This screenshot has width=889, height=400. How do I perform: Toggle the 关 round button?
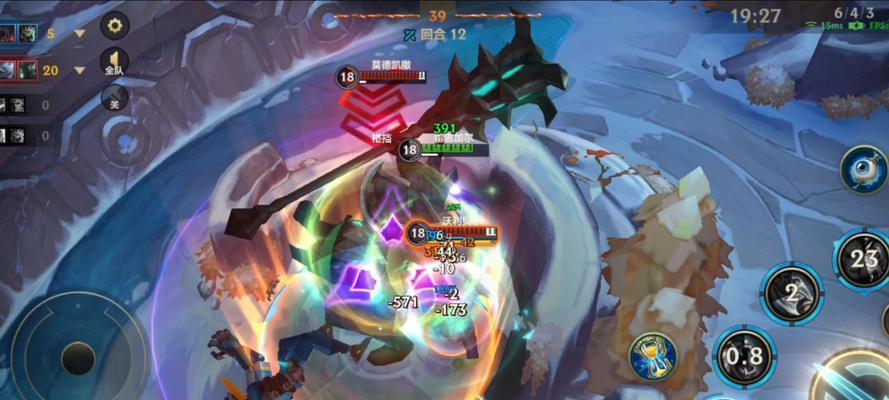pos(114,98)
